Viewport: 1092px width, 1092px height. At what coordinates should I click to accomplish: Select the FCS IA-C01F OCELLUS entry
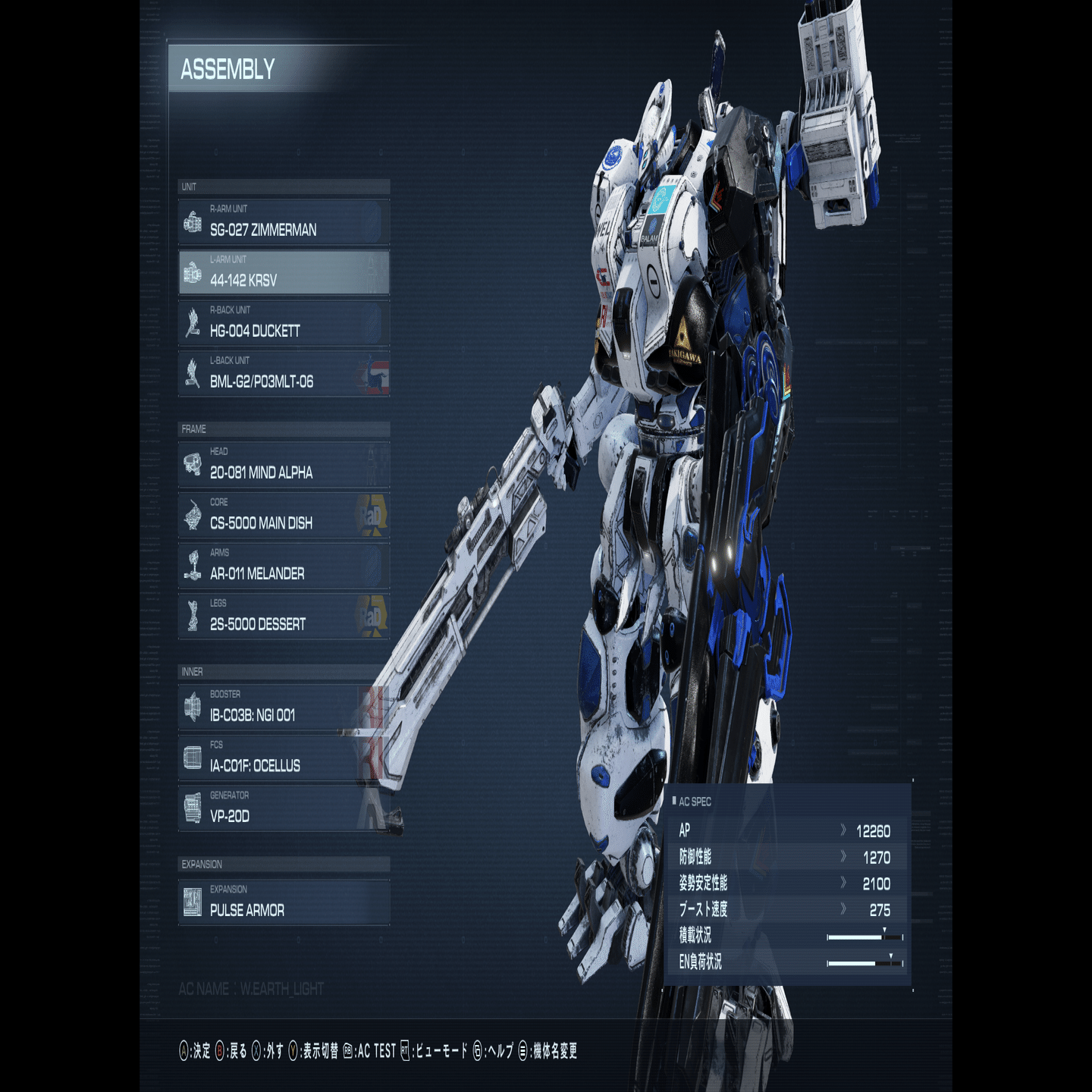(x=283, y=759)
